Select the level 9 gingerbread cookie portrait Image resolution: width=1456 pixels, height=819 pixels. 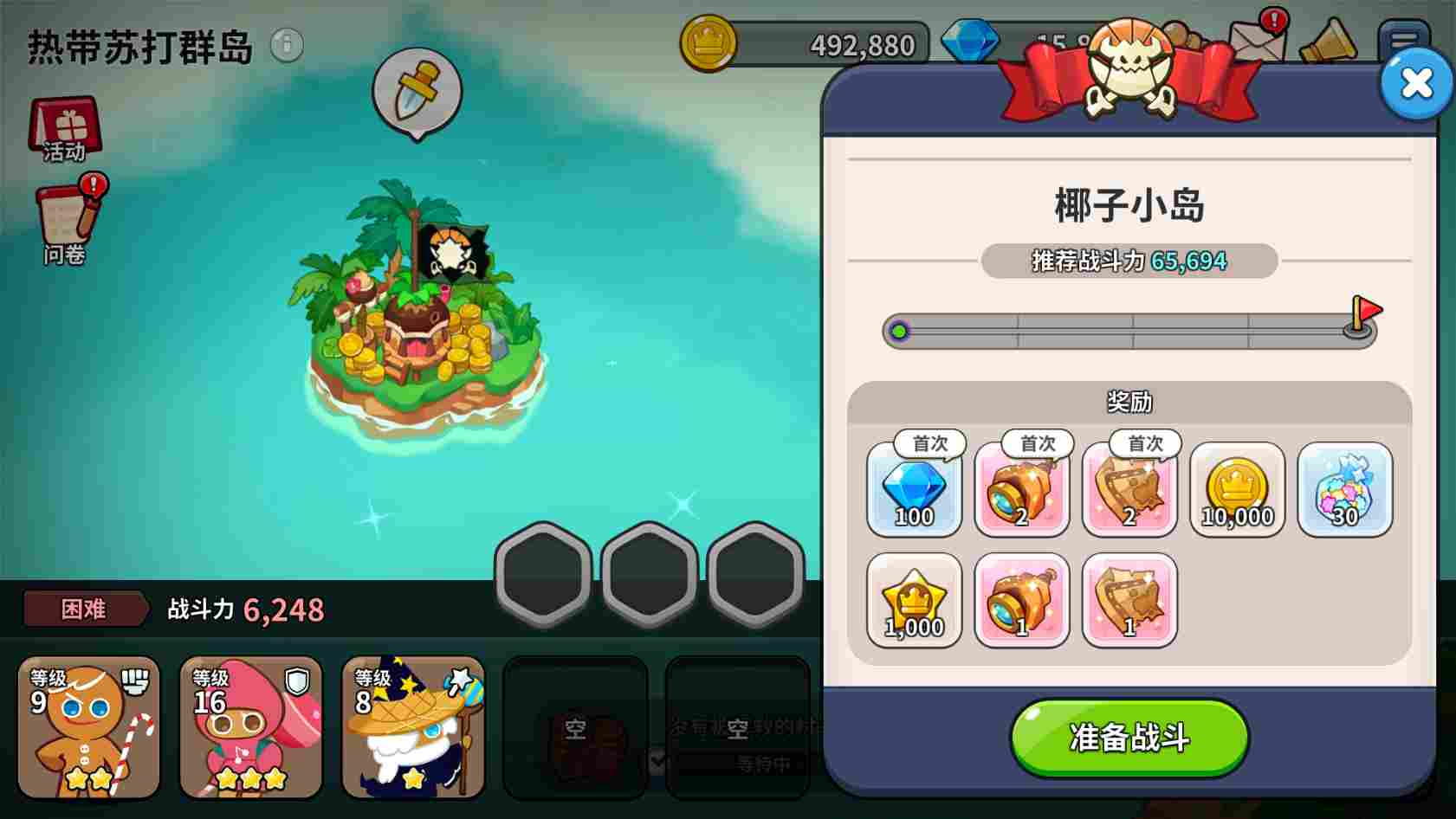click(87, 727)
